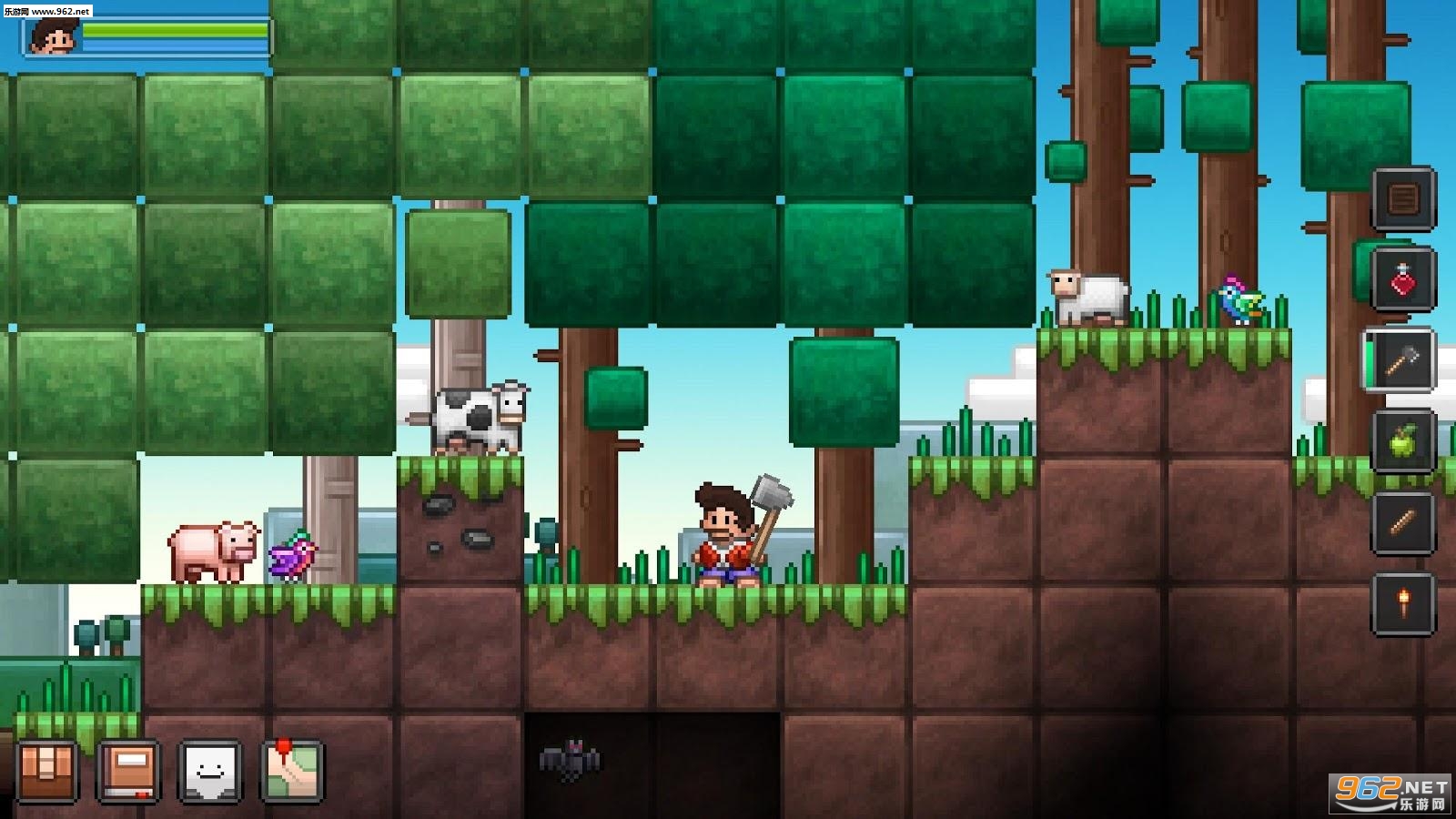This screenshot has height=819, width=1456.
Task: Open the crafting book
Action: pyautogui.click(x=128, y=771)
